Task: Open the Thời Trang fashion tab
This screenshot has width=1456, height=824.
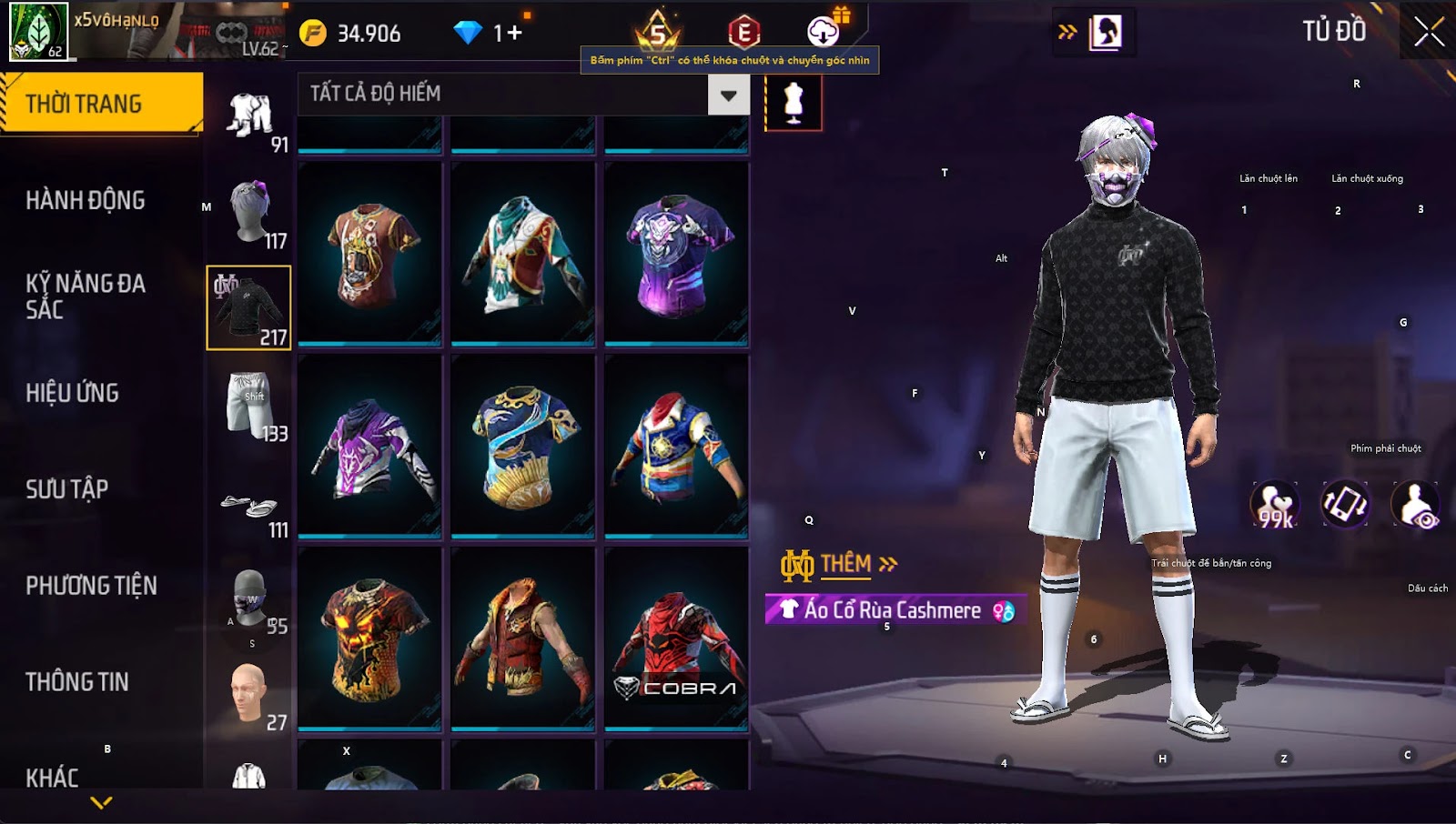Action: (100, 104)
